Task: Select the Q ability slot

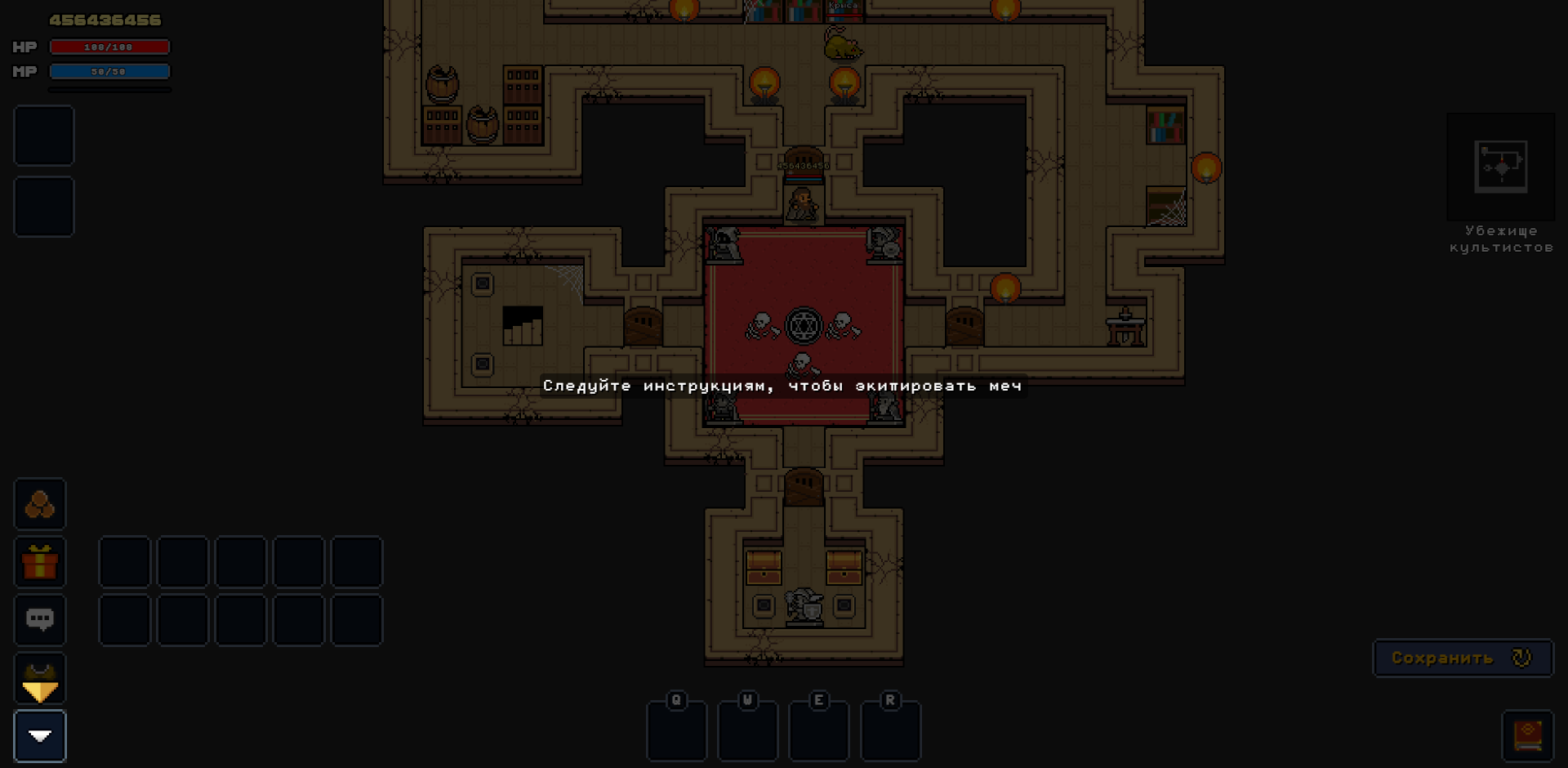Action: [x=676, y=730]
